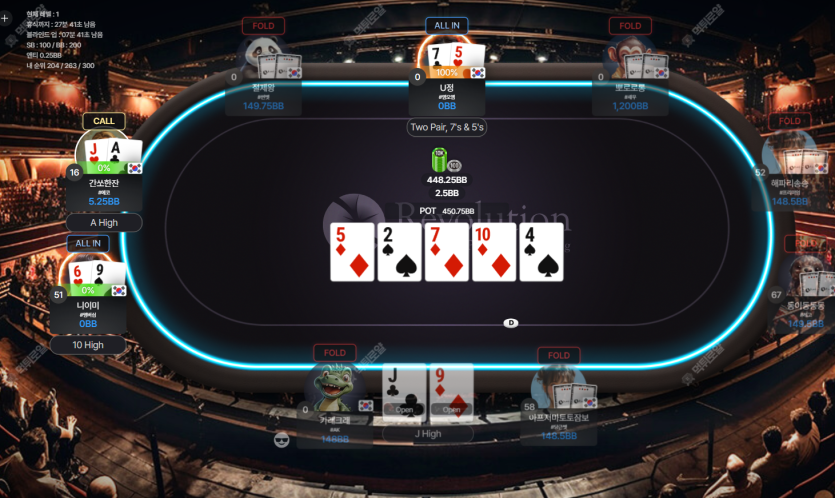Click the plus button beside the tournament info
Viewport: 835px width, 498px height.
tap(5, 18)
